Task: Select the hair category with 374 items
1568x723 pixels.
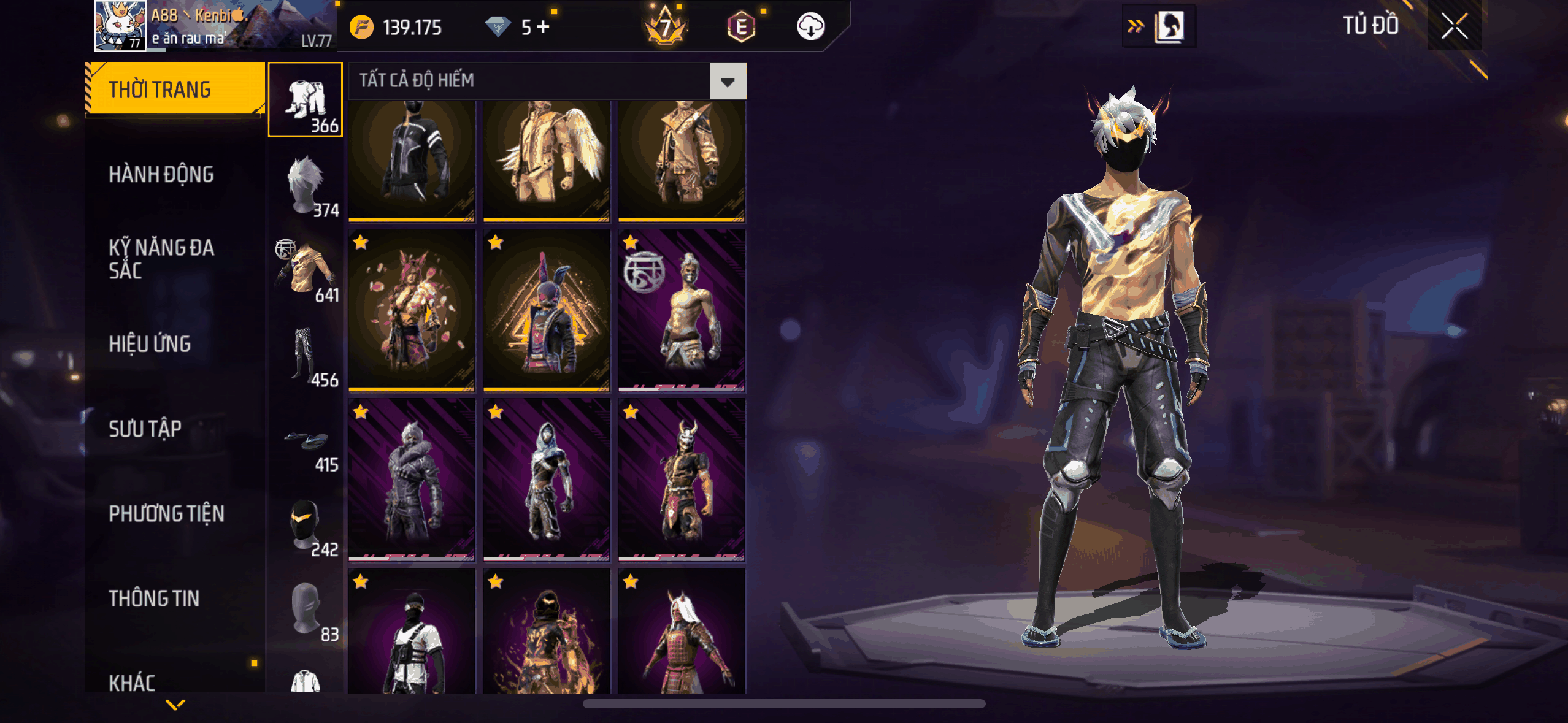Action: pos(306,185)
